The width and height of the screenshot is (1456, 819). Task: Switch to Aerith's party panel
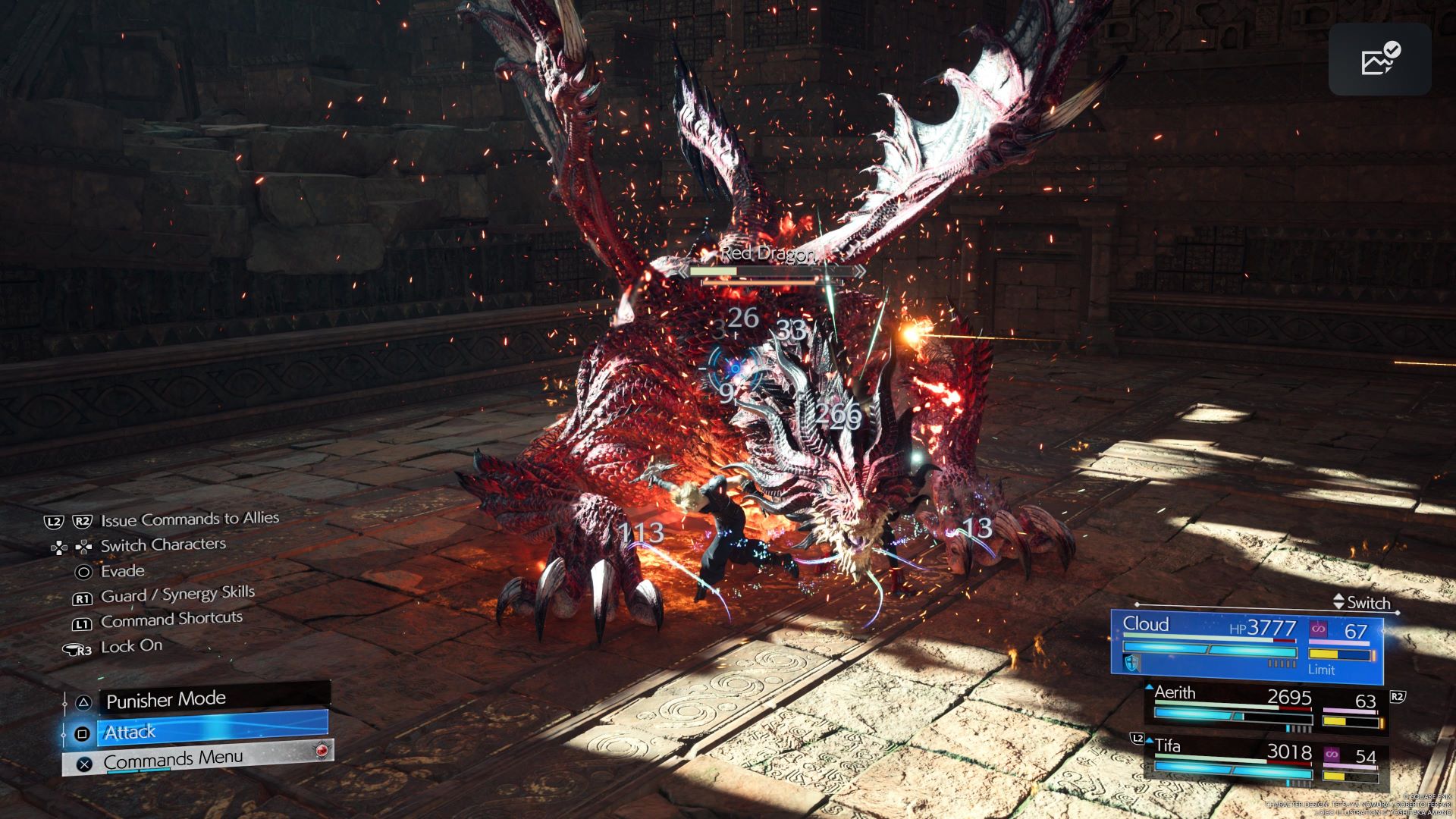[x=1265, y=707]
